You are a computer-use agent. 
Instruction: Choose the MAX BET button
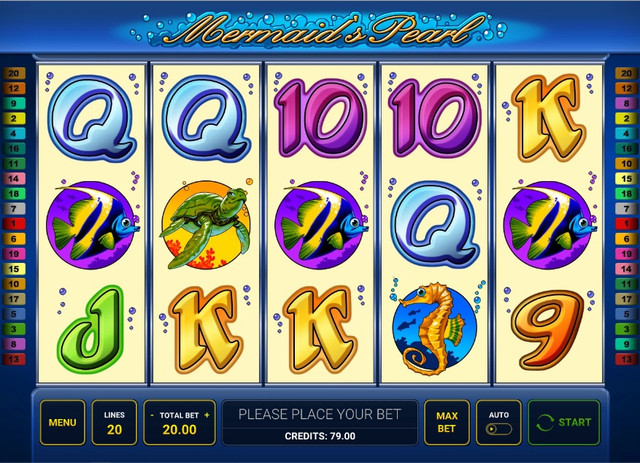pos(446,422)
